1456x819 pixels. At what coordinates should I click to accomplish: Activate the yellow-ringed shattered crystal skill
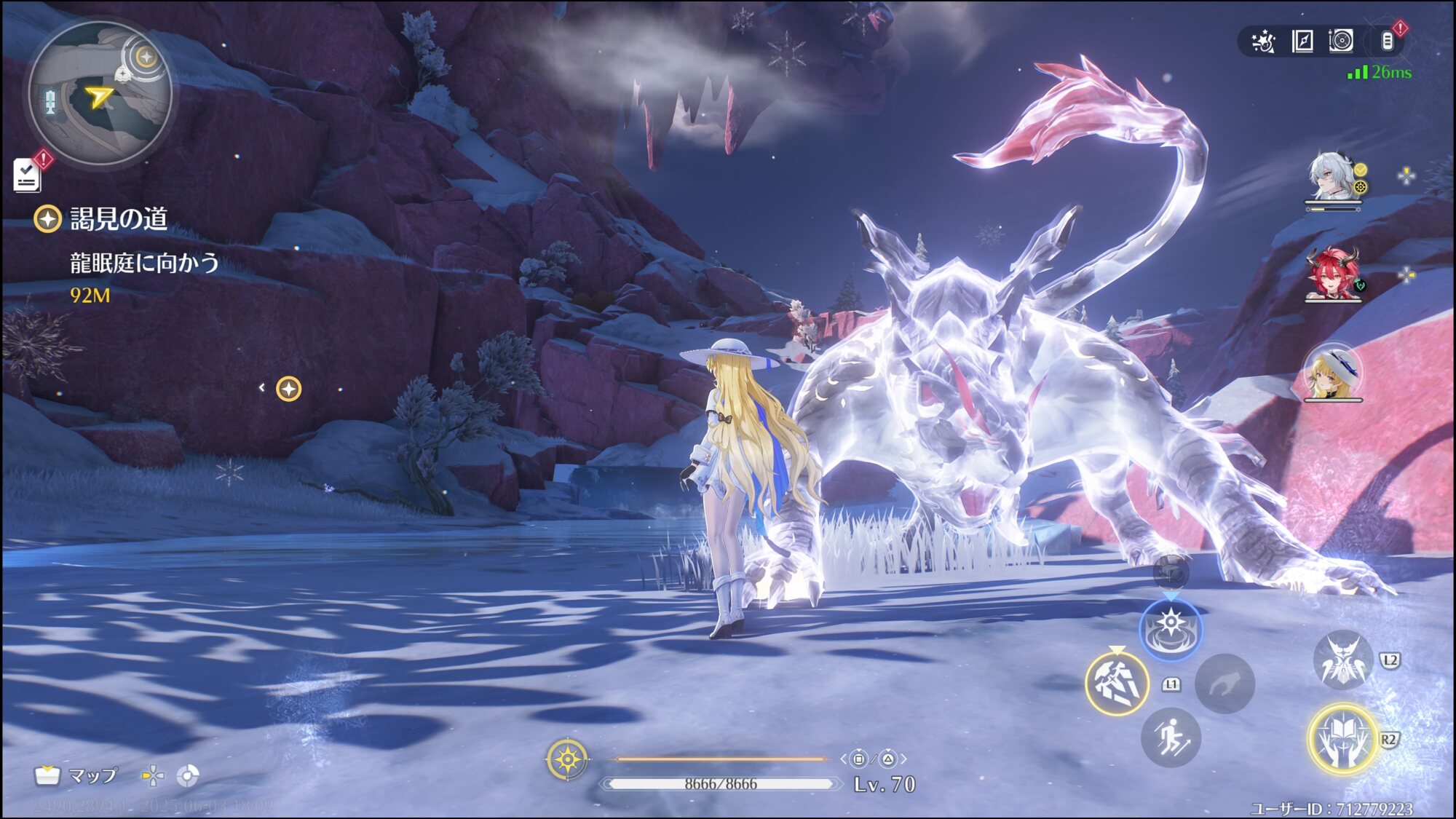(1116, 683)
